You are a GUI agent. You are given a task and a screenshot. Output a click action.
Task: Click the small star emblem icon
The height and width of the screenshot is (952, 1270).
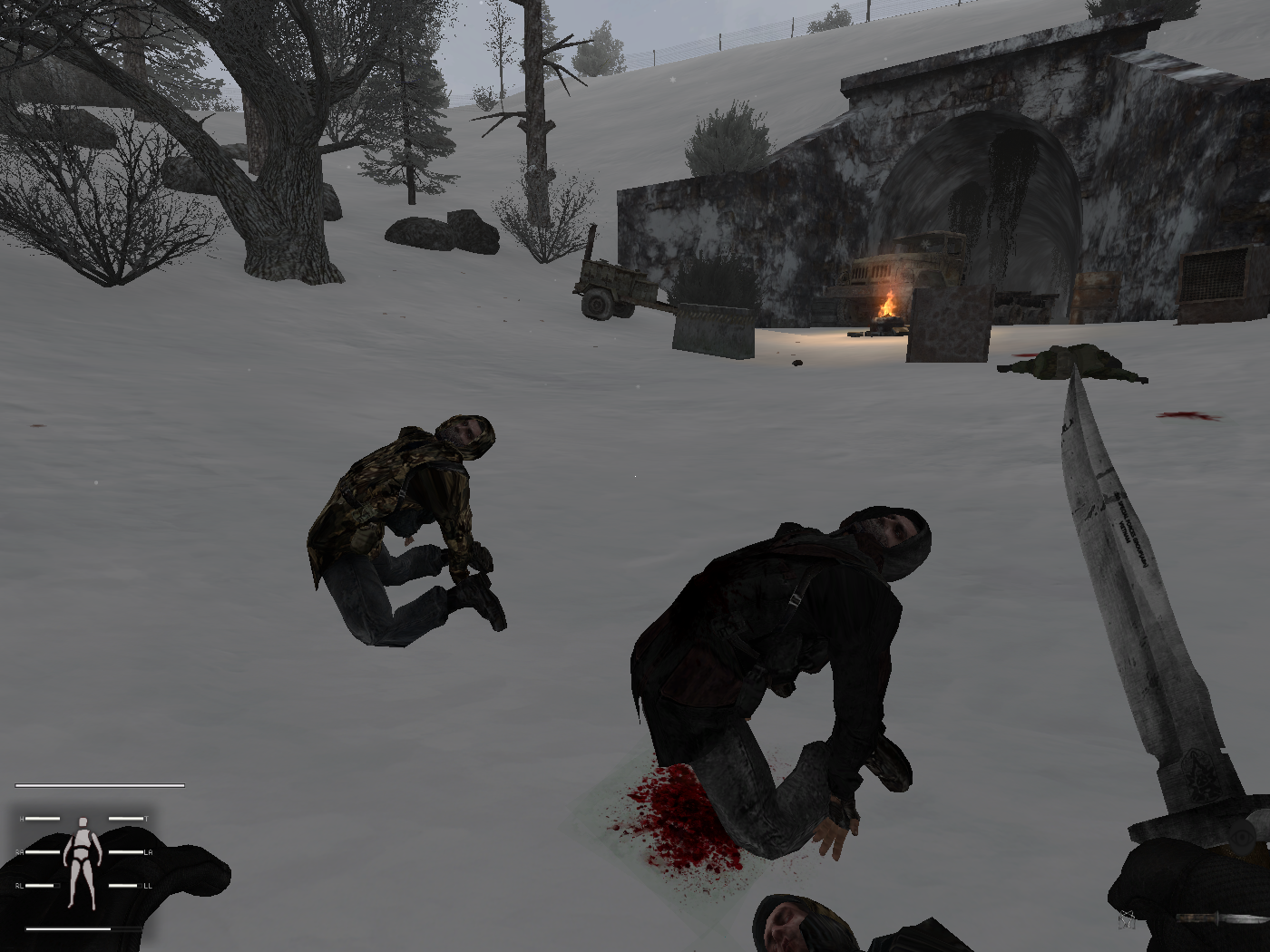point(1128,918)
